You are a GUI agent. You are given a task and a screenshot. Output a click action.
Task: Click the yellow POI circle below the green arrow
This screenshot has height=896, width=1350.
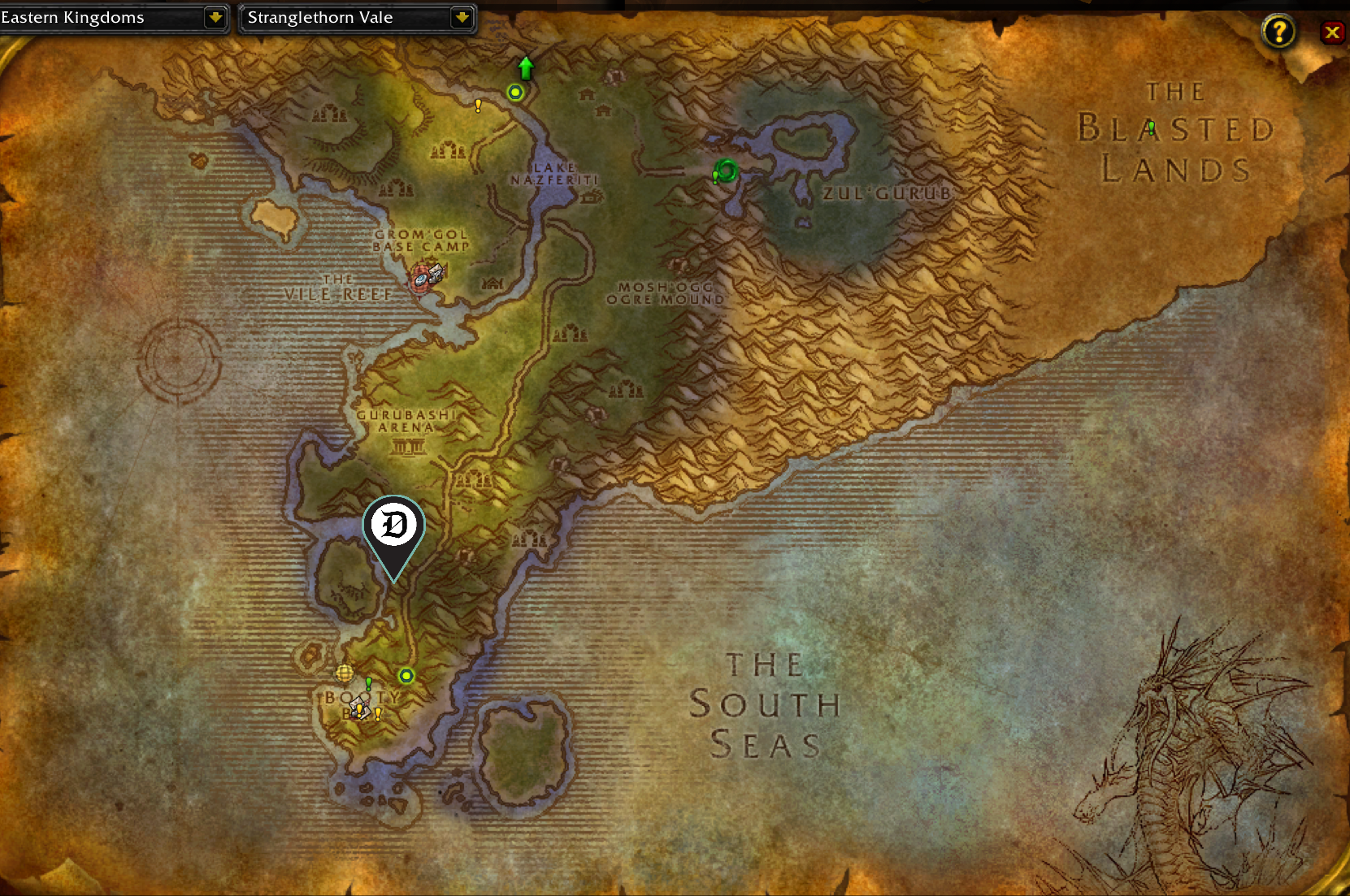coord(515,92)
